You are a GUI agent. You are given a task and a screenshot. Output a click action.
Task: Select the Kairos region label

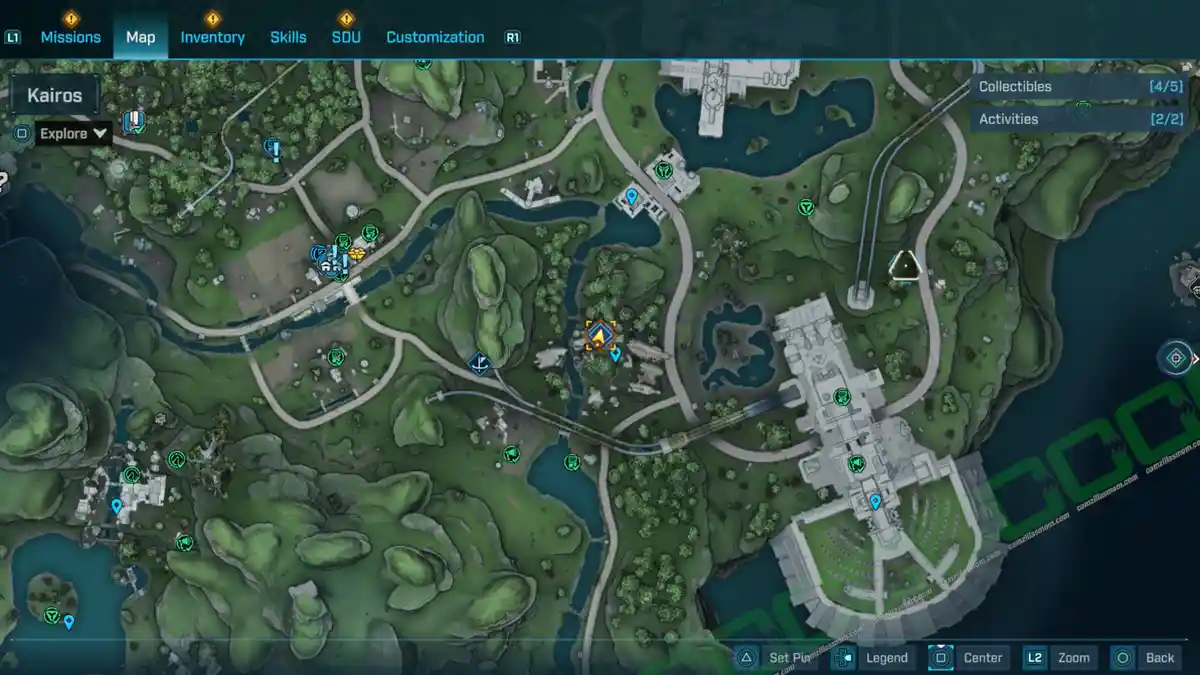pos(55,97)
